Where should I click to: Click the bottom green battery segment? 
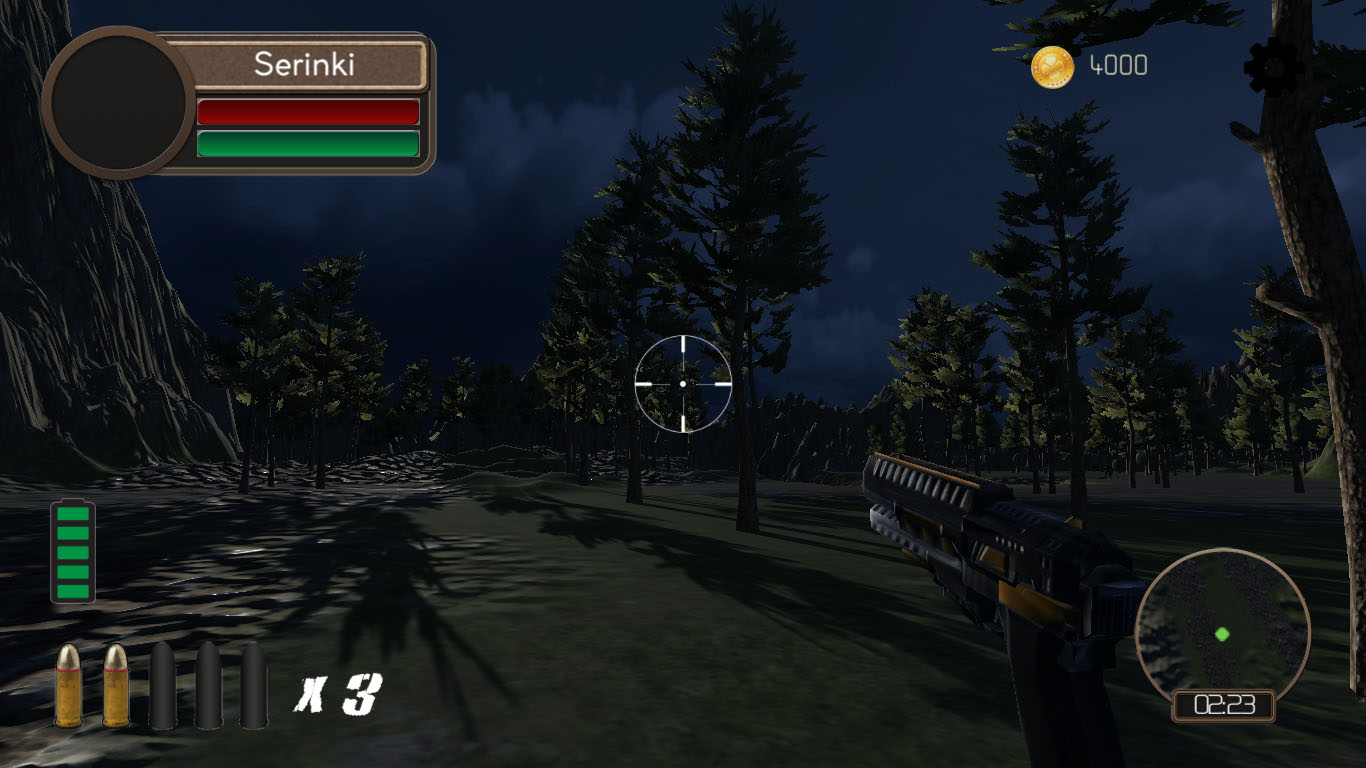(71, 594)
